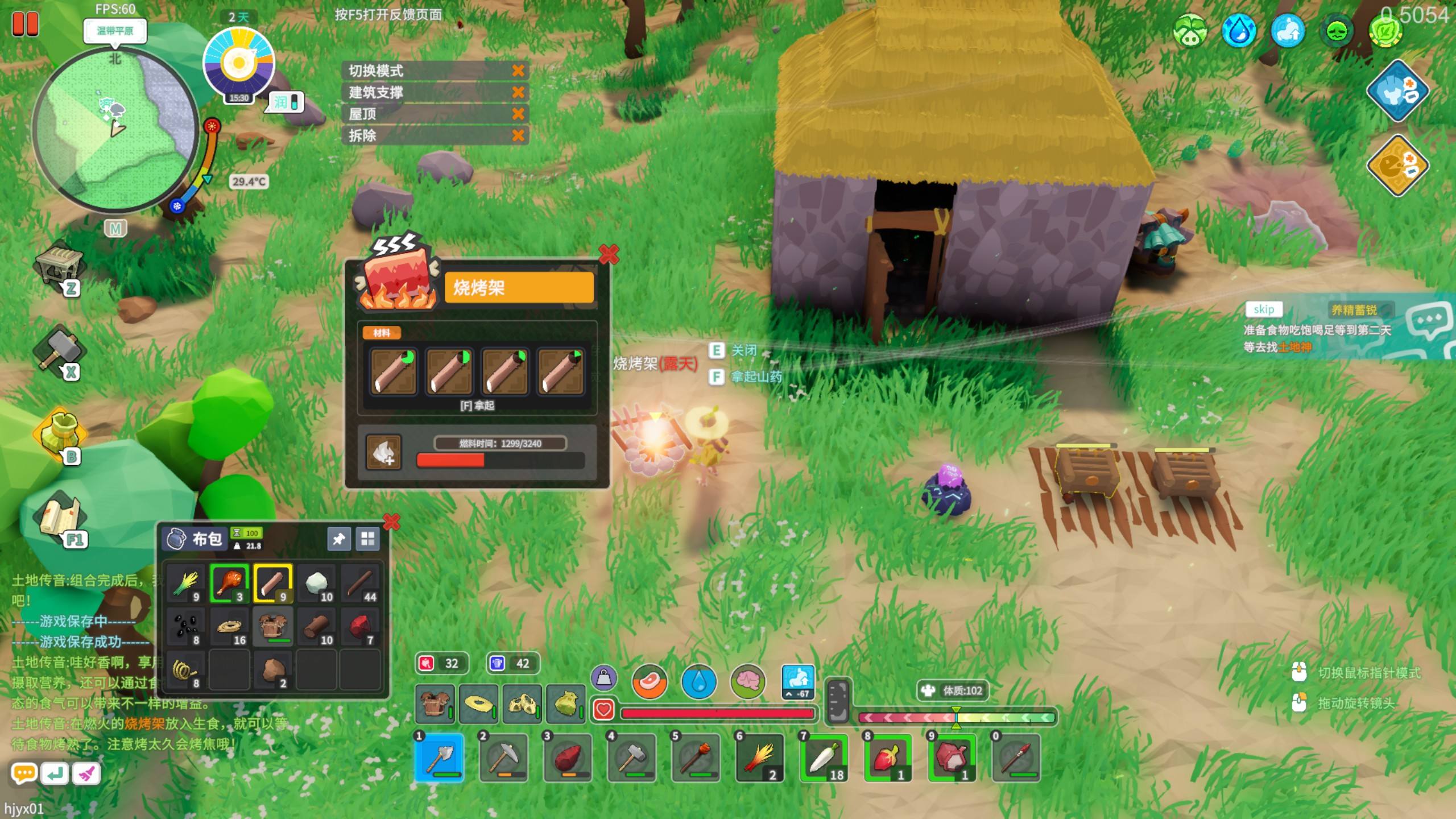Open the circular minimap

coord(115,131)
